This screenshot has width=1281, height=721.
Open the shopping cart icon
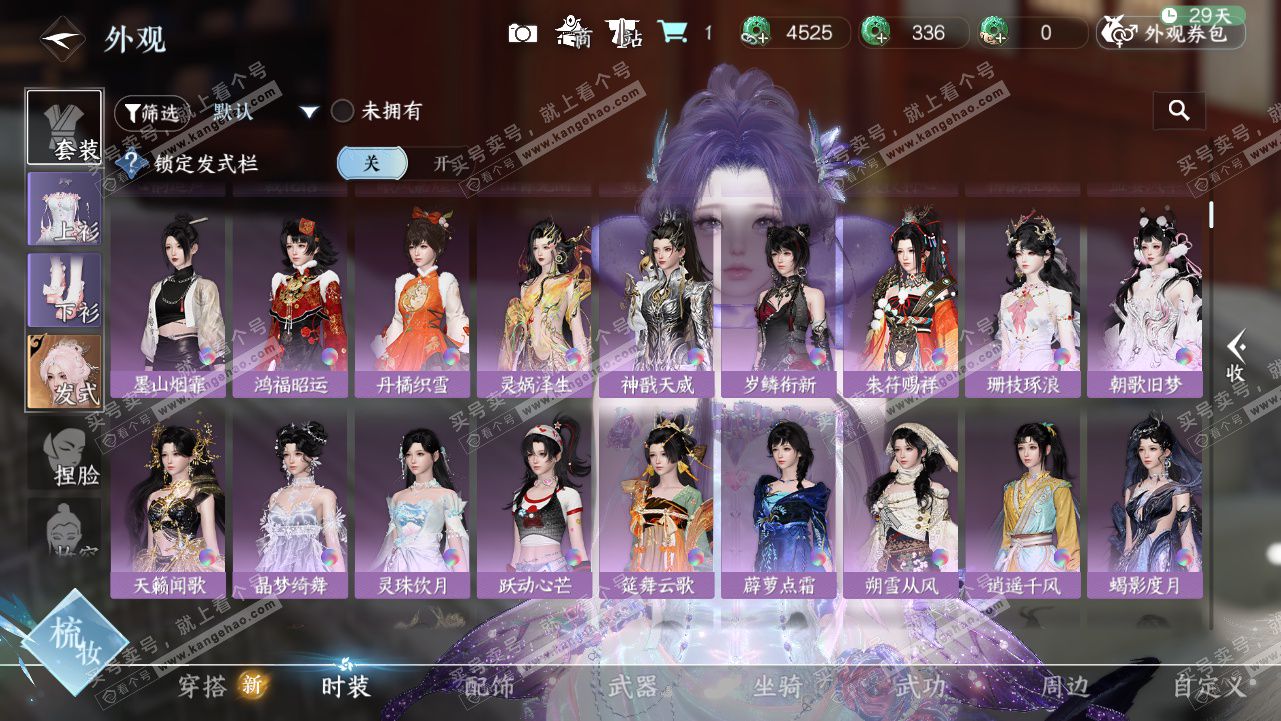pyautogui.click(x=672, y=33)
